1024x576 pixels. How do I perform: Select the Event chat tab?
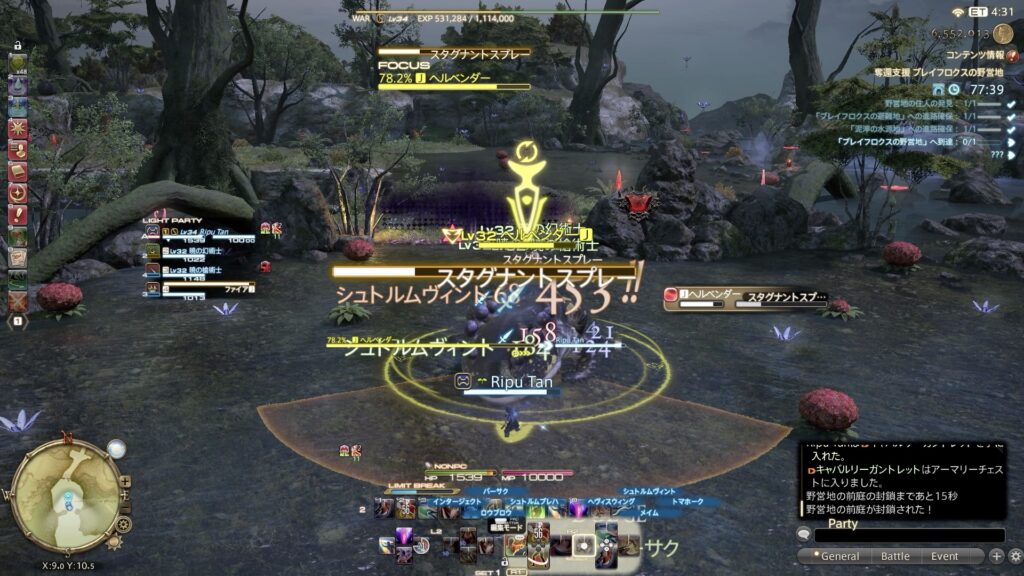[x=944, y=556]
